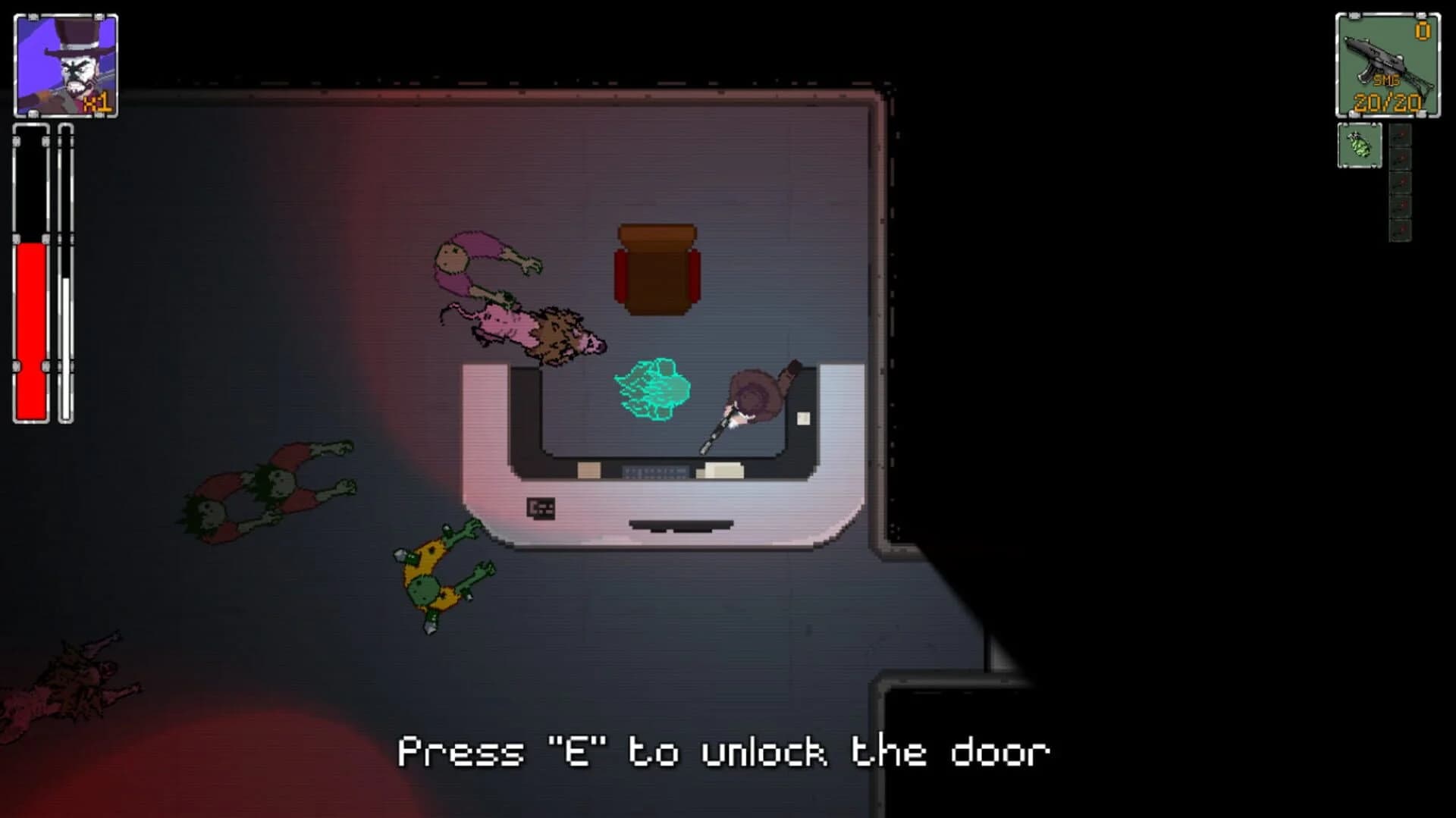The image size is (1456, 818).
Task: Click the topmost dark ammo clip slot
Action: point(1401,138)
